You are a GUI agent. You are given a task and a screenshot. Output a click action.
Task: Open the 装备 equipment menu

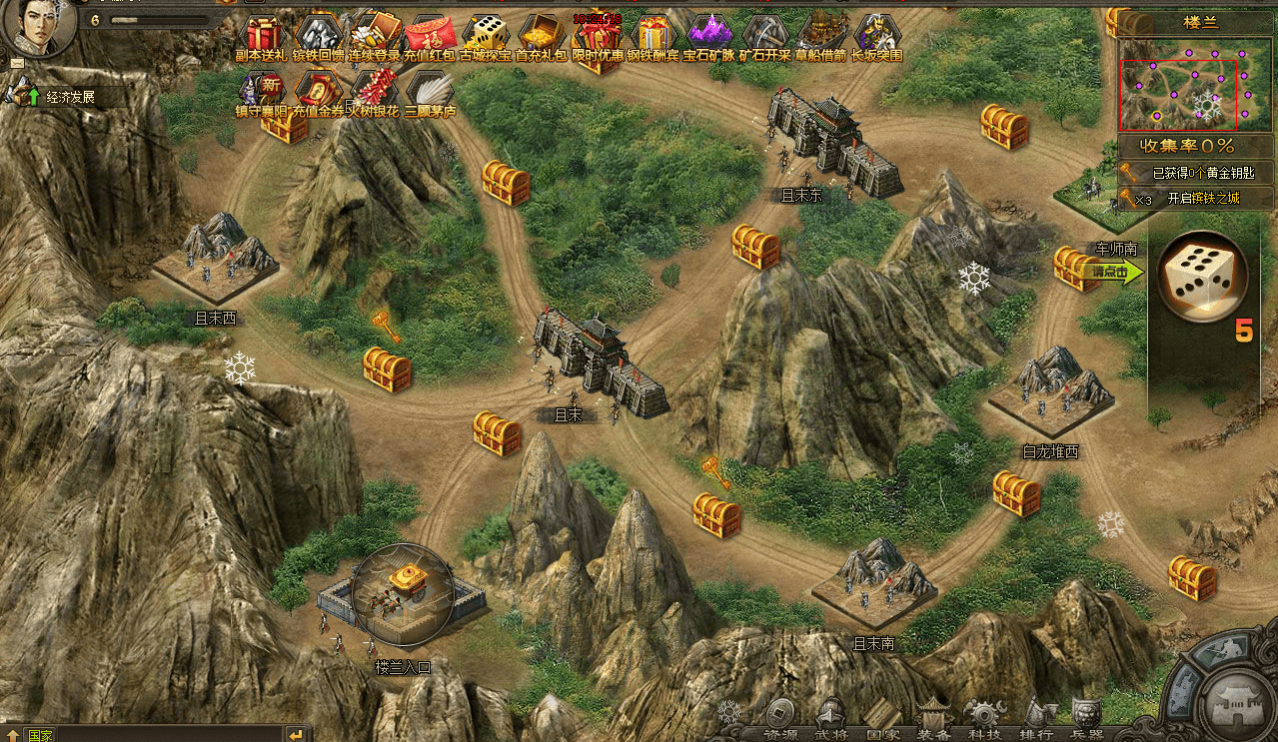point(933,716)
